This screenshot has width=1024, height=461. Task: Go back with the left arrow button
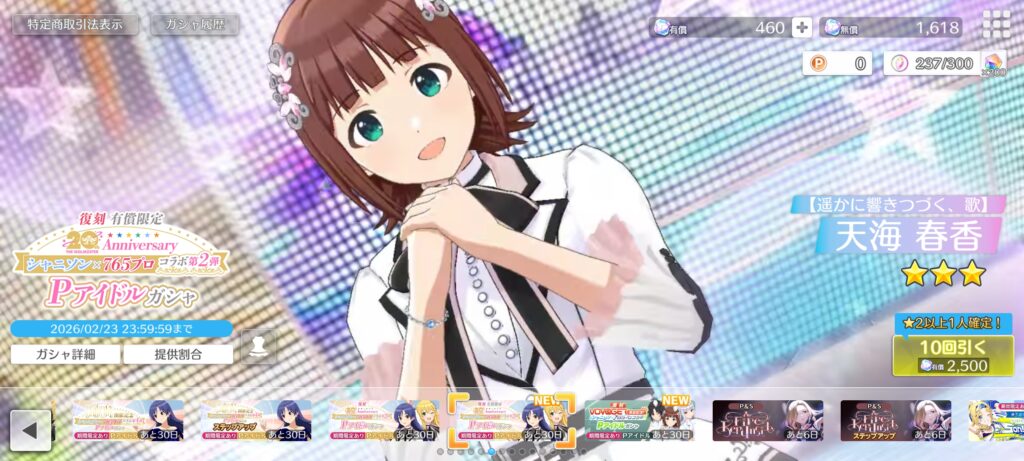coord(30,430)
